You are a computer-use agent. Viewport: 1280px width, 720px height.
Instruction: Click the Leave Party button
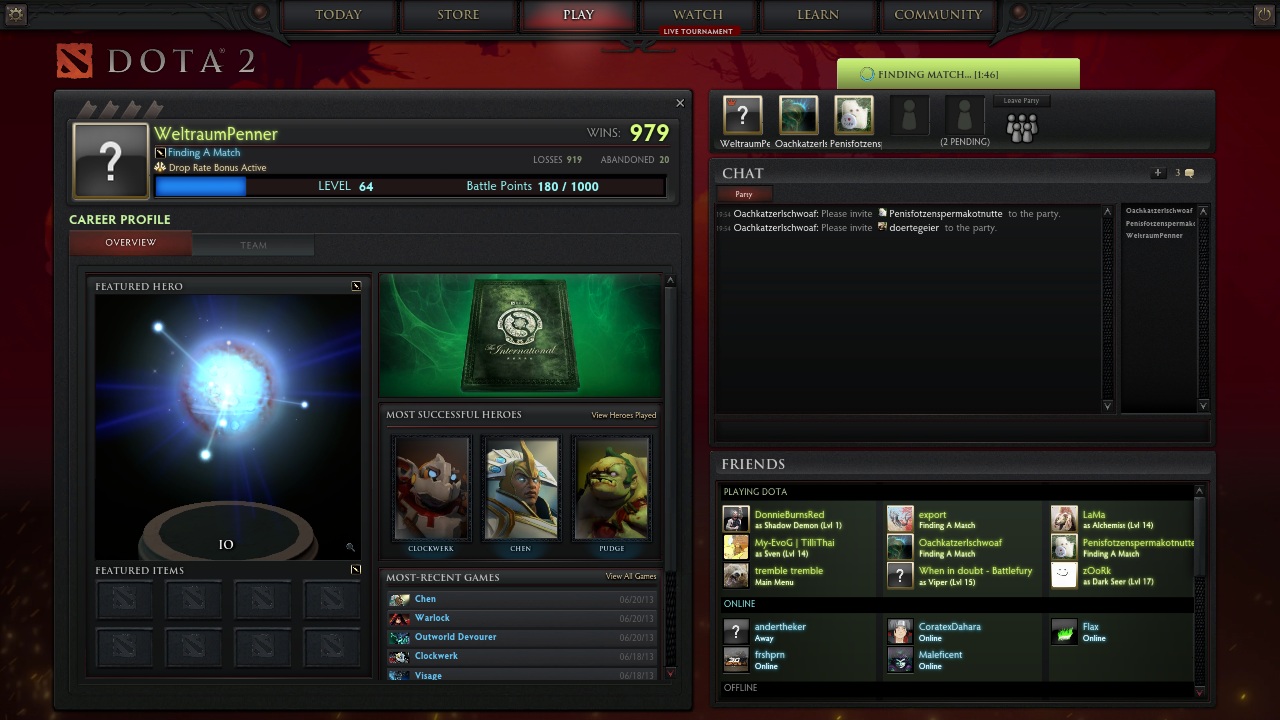click(1021, 101)
